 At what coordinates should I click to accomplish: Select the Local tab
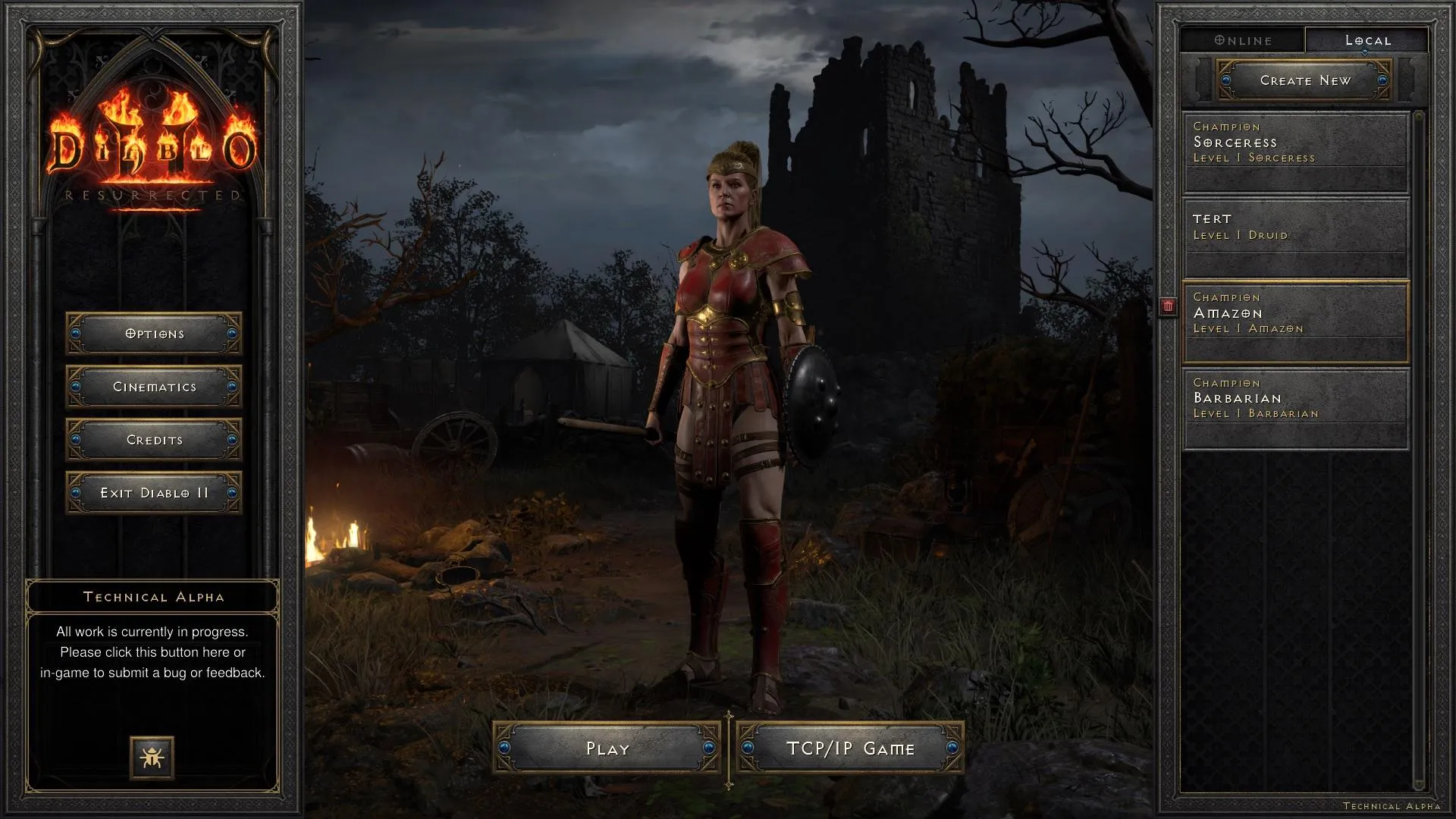1367,40
